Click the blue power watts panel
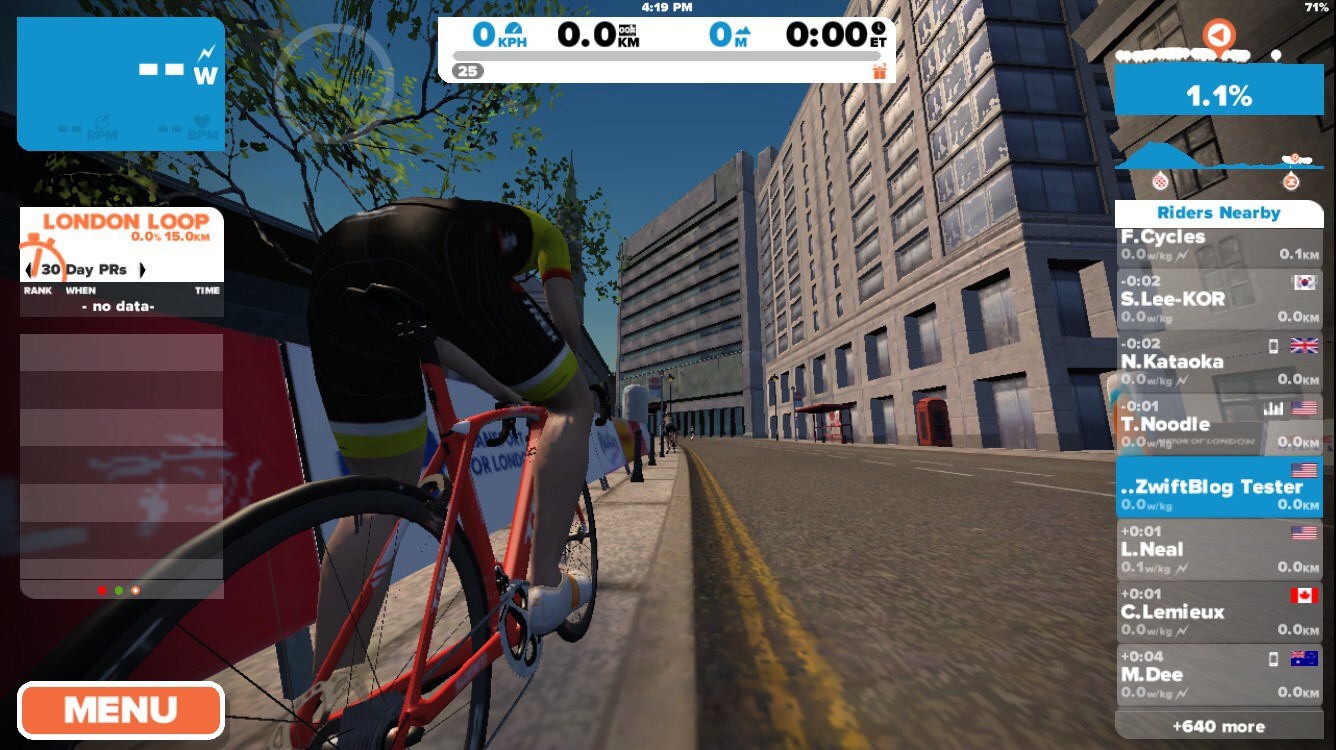The height and width of the screenshot is (750, 1336). (x=121, y=84)
